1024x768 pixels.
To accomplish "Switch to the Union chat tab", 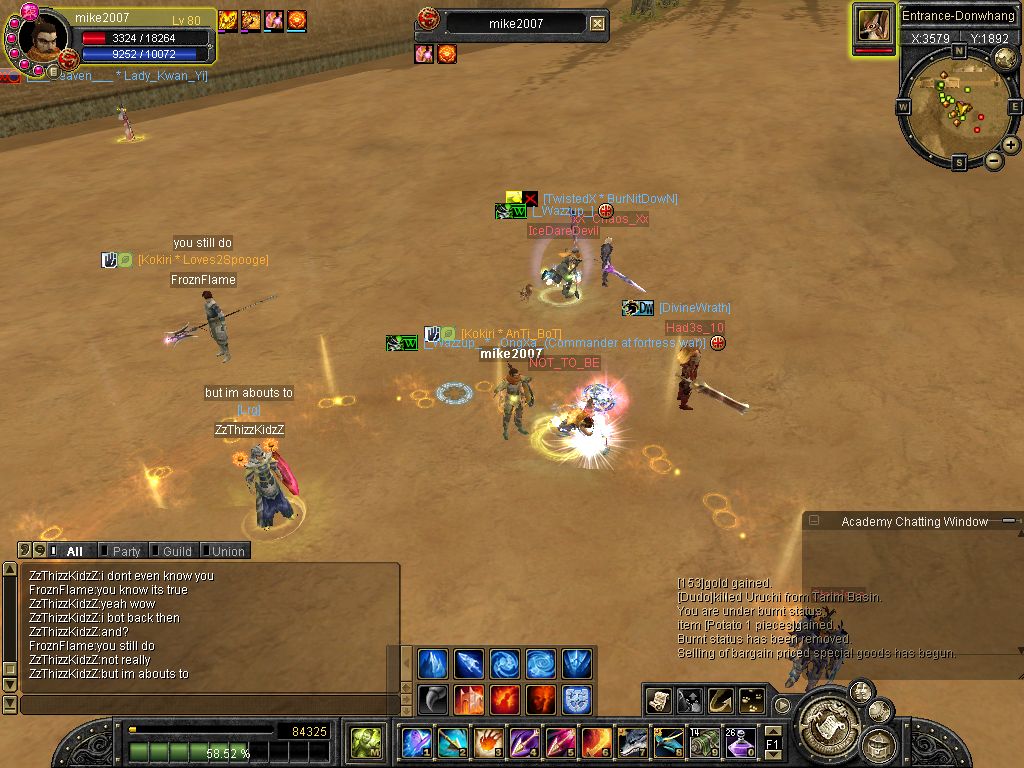I will point(227,551).
